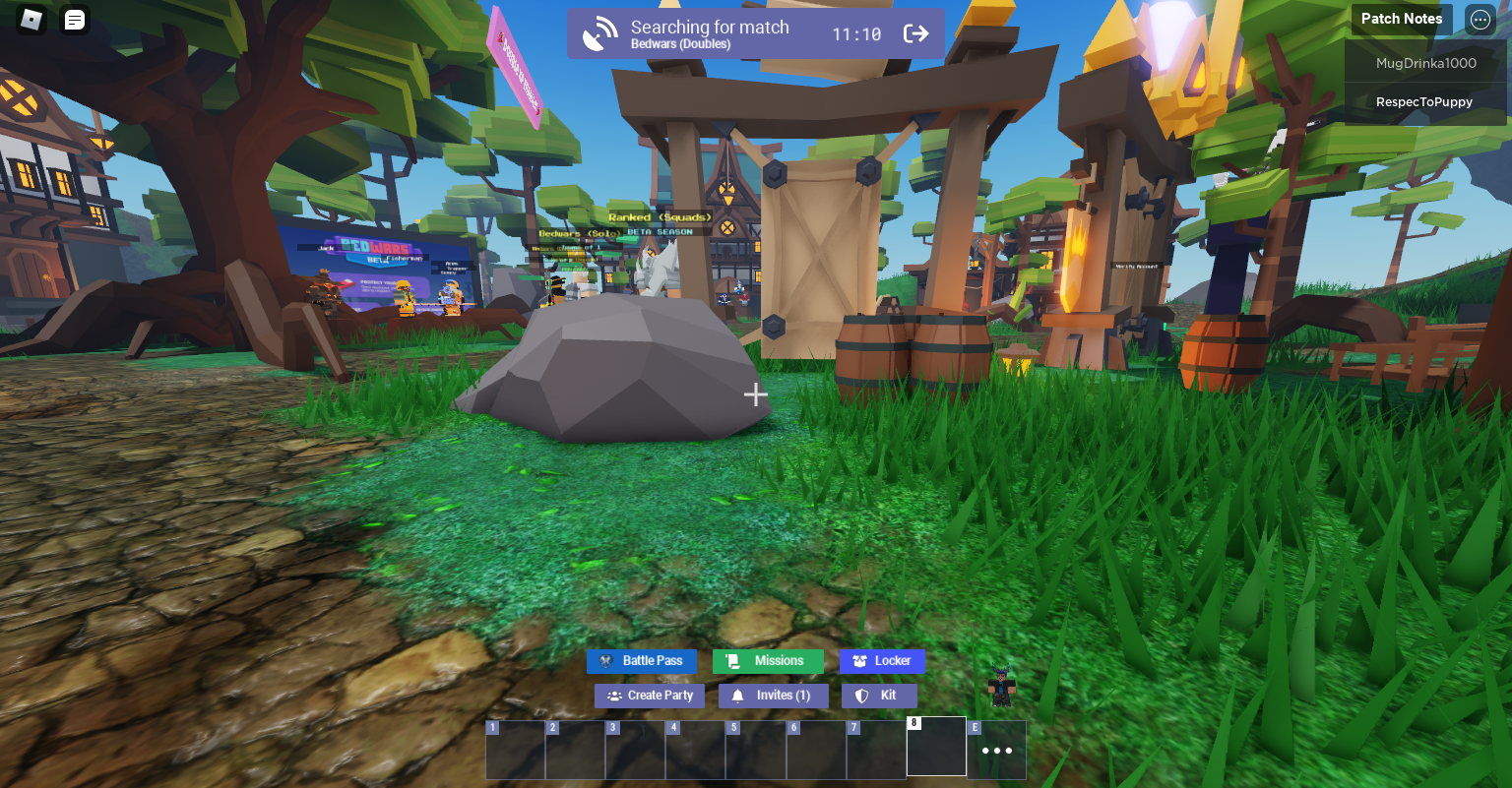Screen dimensions: 1512x788
Task: Click the Create Party people icon
Action: [x=612, y=696]
